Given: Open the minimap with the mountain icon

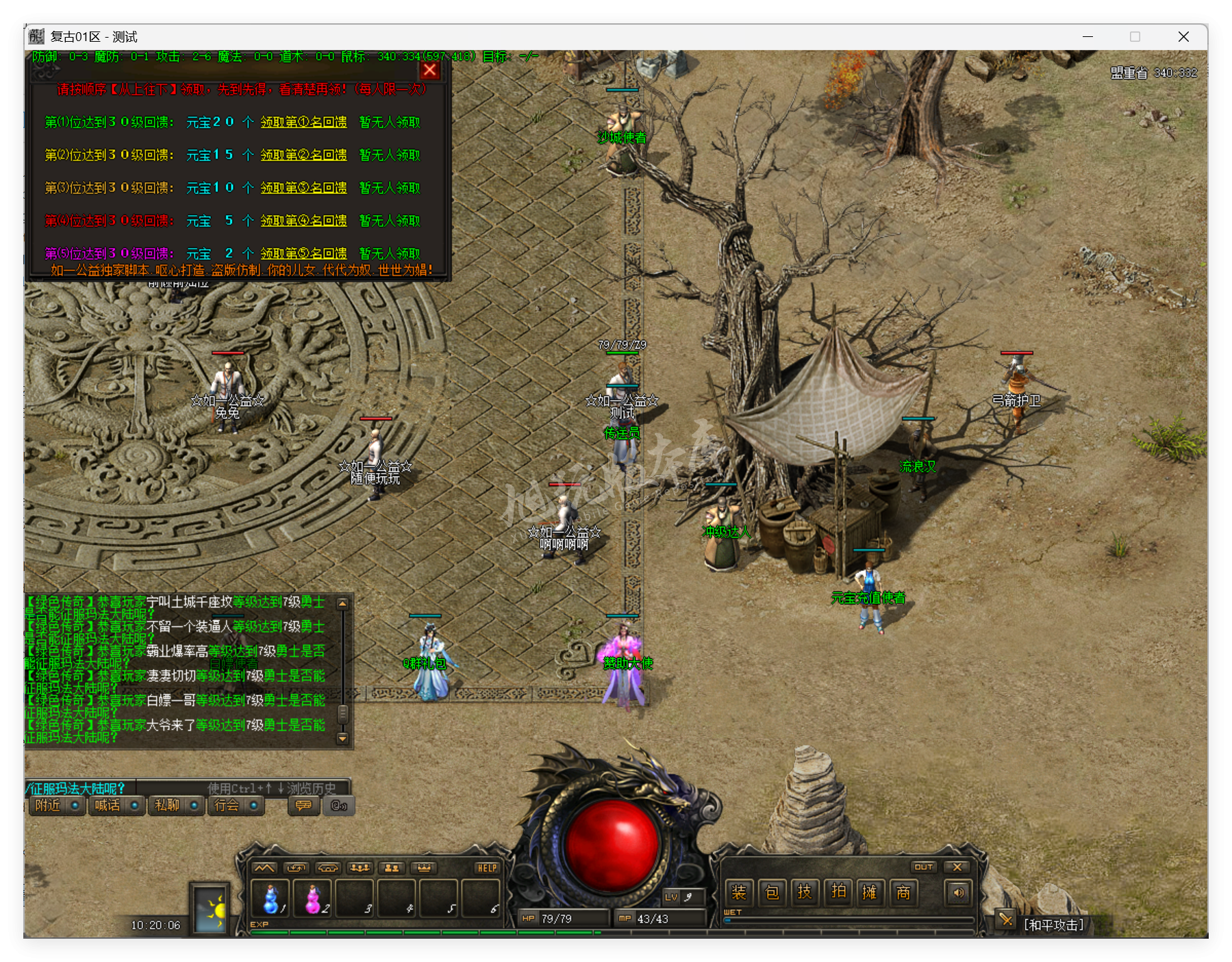Looking at the screenshot, I should click(x=264, y=867).
